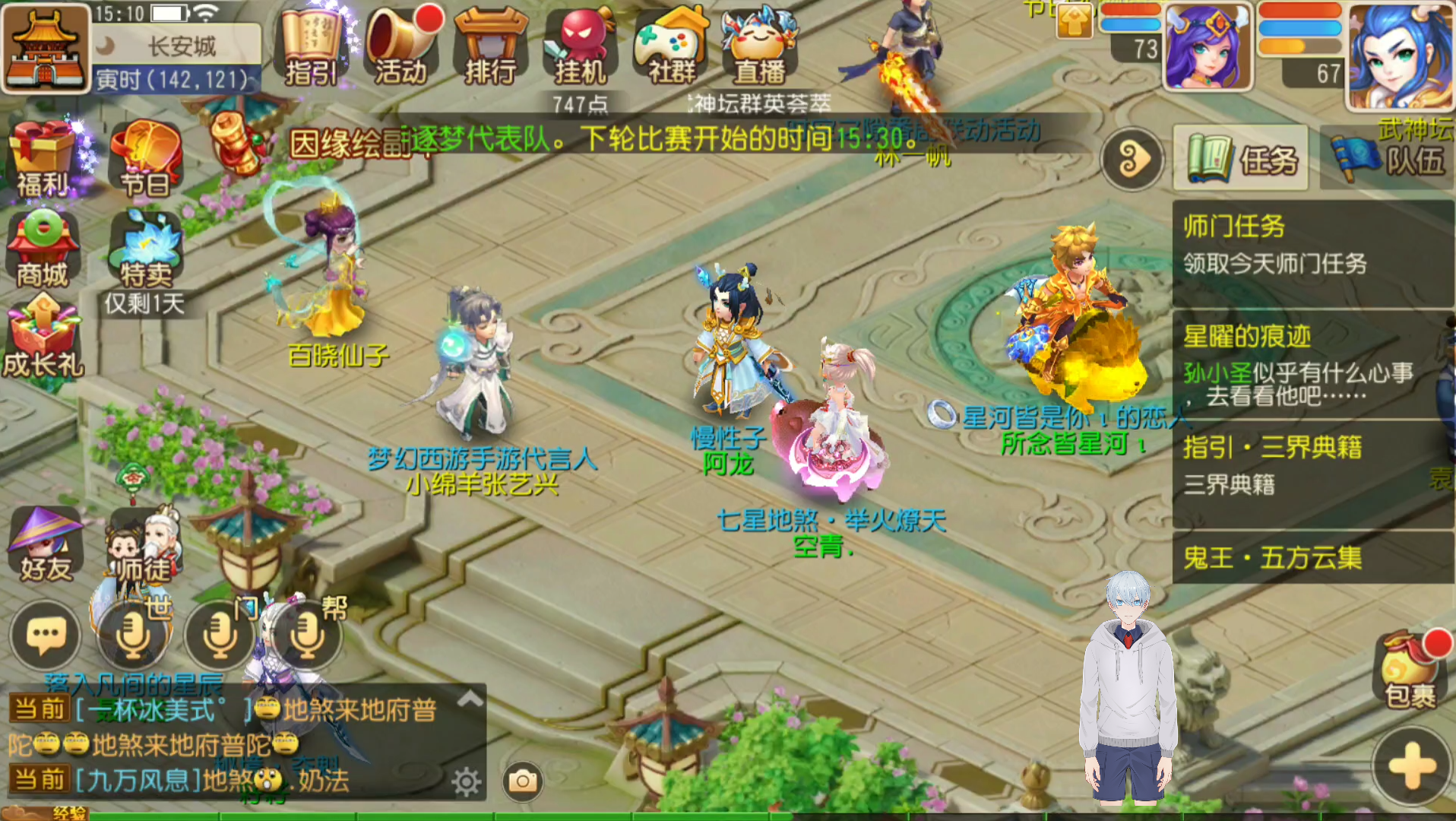
Task: Show the 排行 ranking board
Action: [x=490, y=46]
